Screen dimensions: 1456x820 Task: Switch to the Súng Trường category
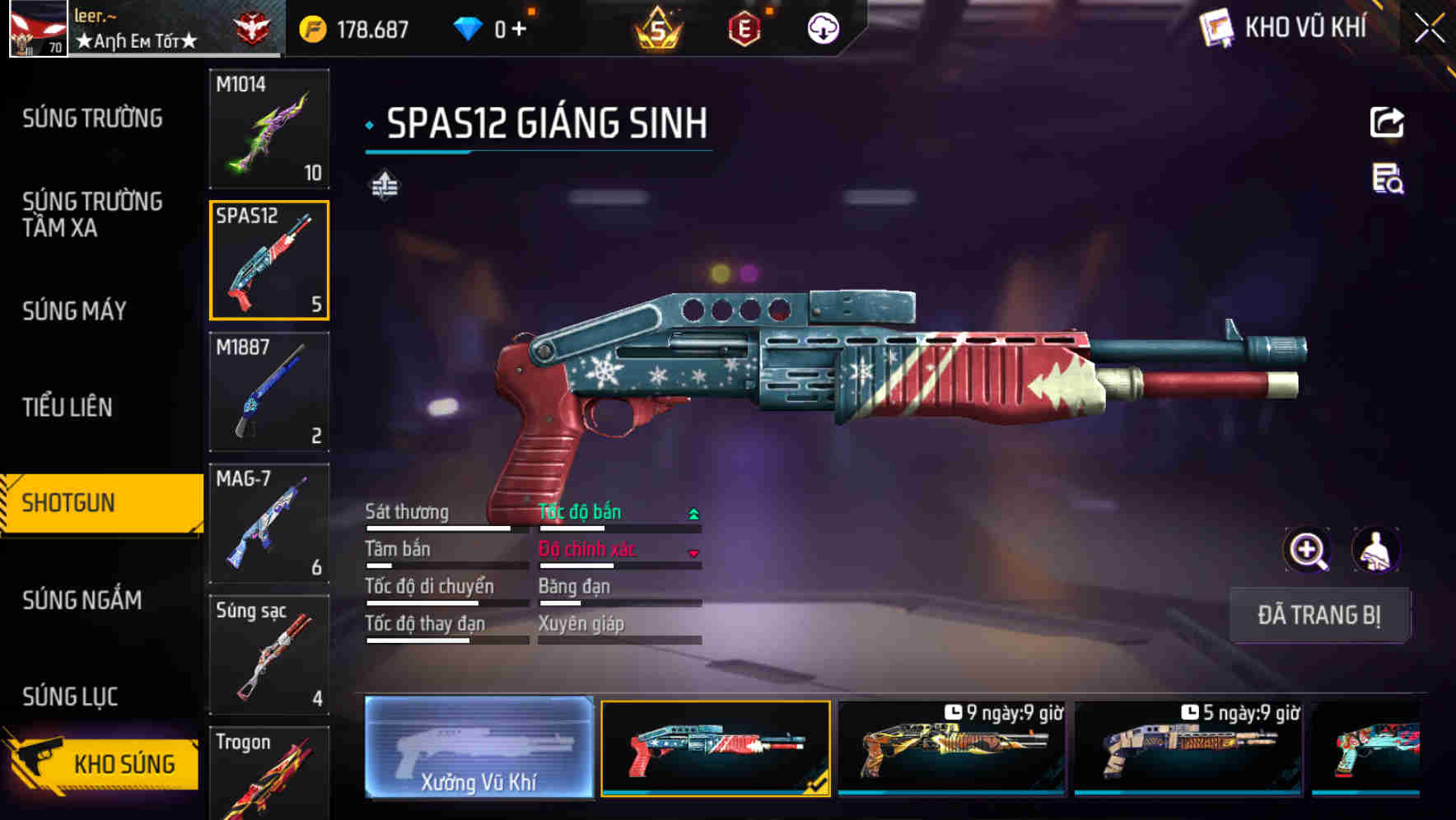pyautogui.click(x=92, y=119)
